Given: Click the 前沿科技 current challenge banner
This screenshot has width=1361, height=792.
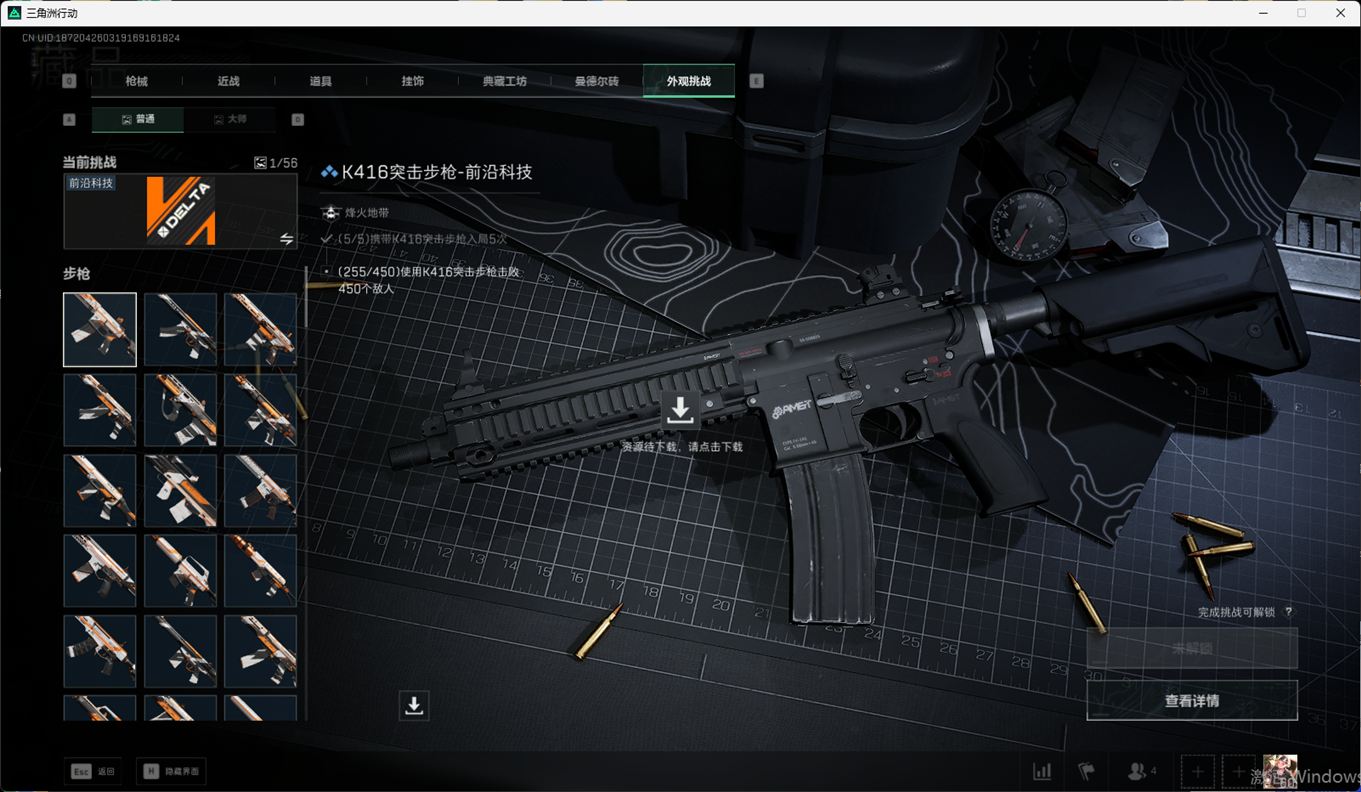Looking at the screenshot, I should click(x=180, y=211).
